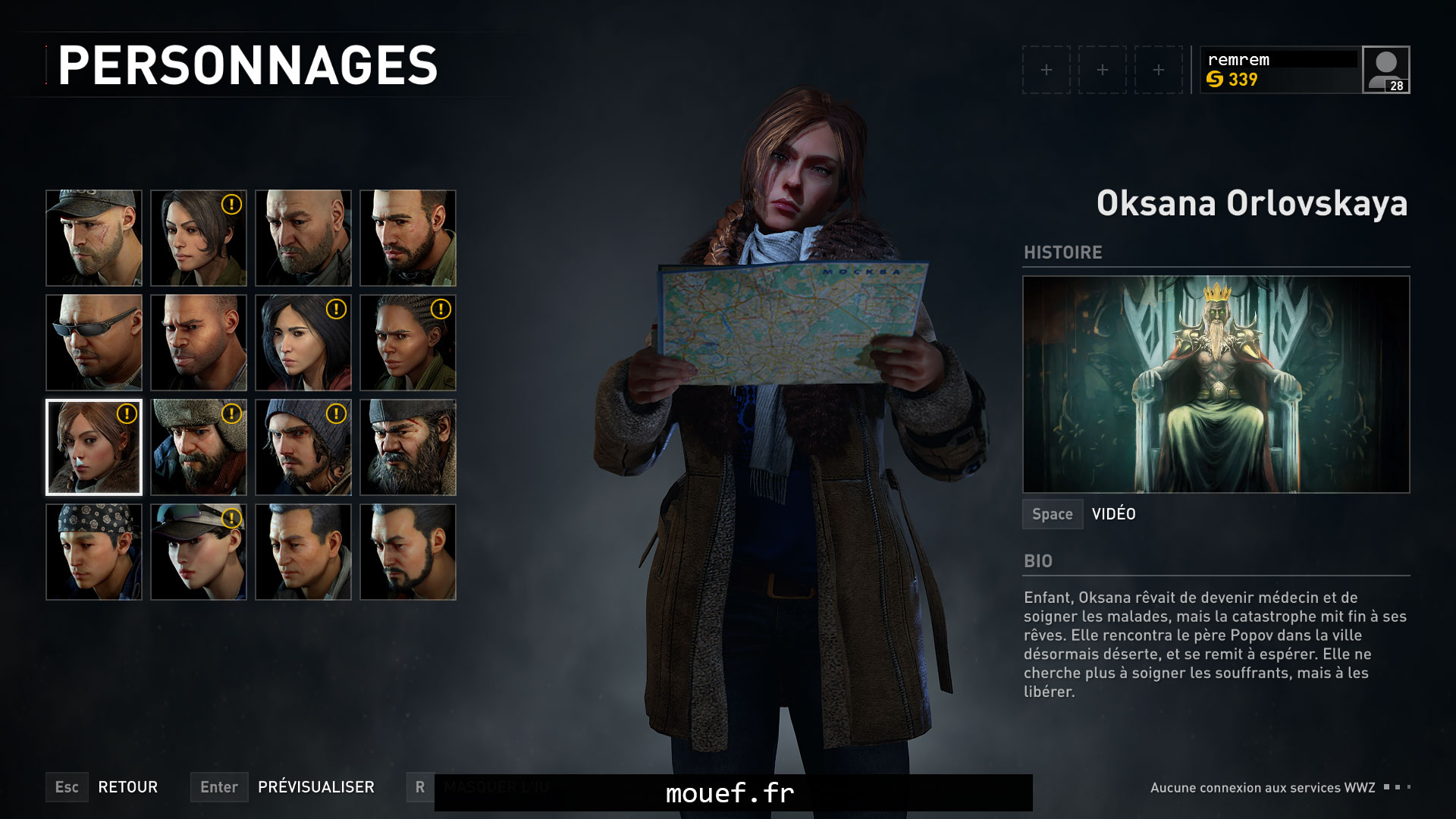Select the character portrait wearing sunglasses

point(93,343)
